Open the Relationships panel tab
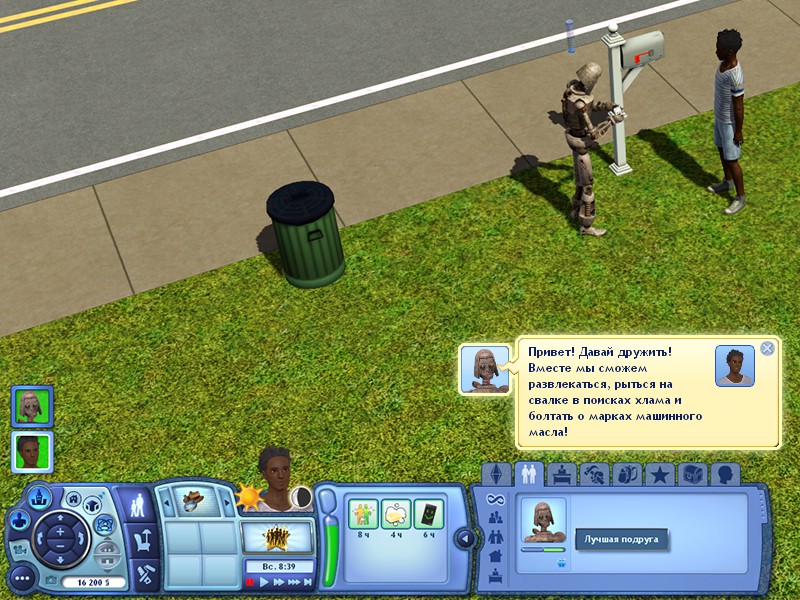Viewport: 800px width, 600px height. tap(527, 473)
